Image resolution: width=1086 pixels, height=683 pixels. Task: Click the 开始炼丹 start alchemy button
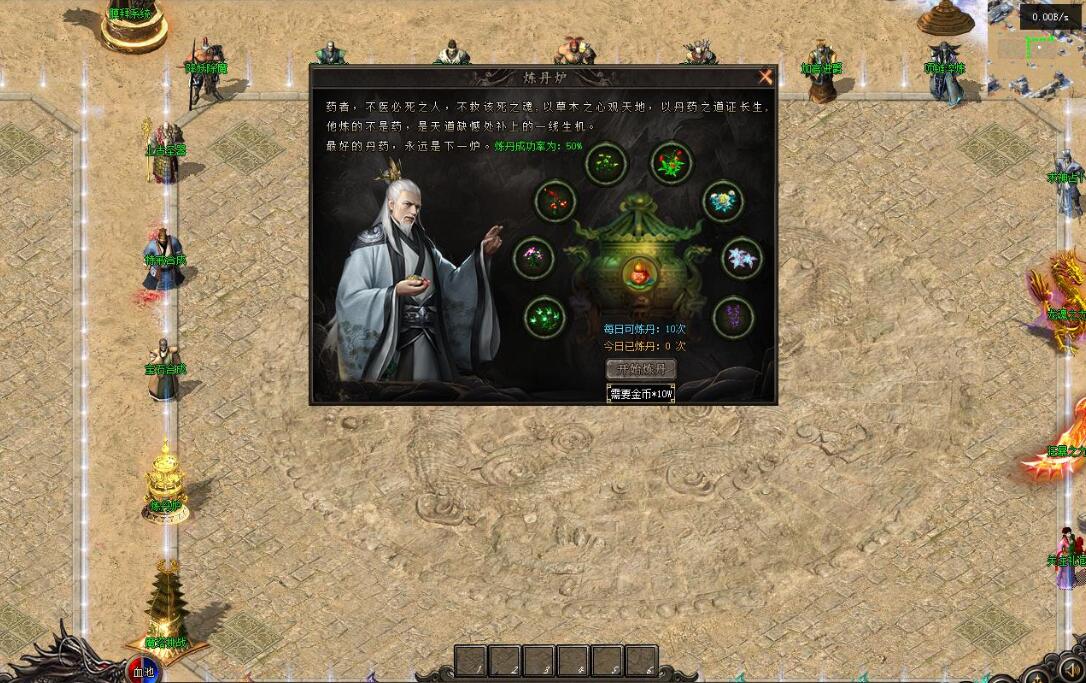(x=640, y=369)
